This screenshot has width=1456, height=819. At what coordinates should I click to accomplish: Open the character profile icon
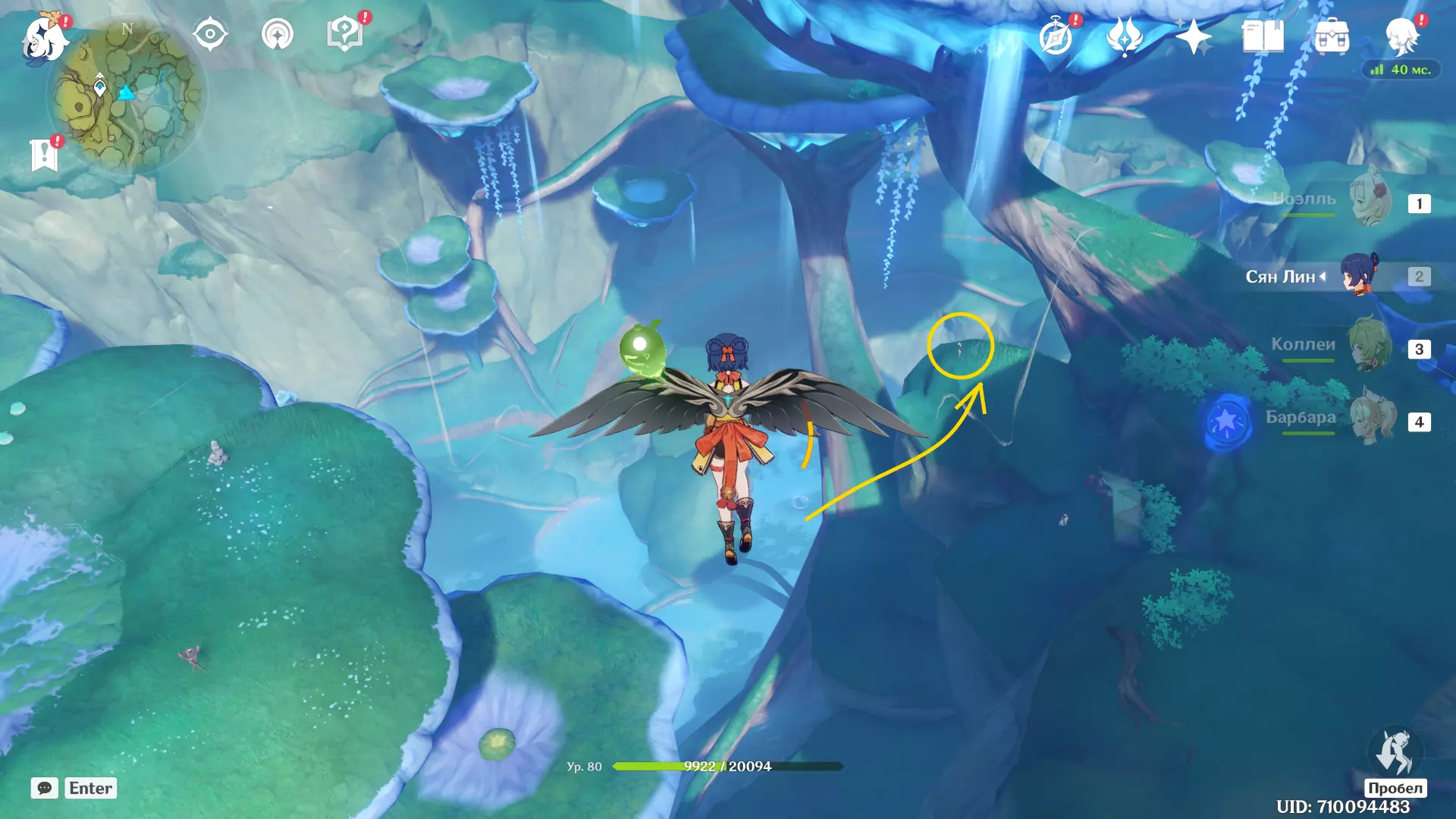click(x=1401, y=36)
